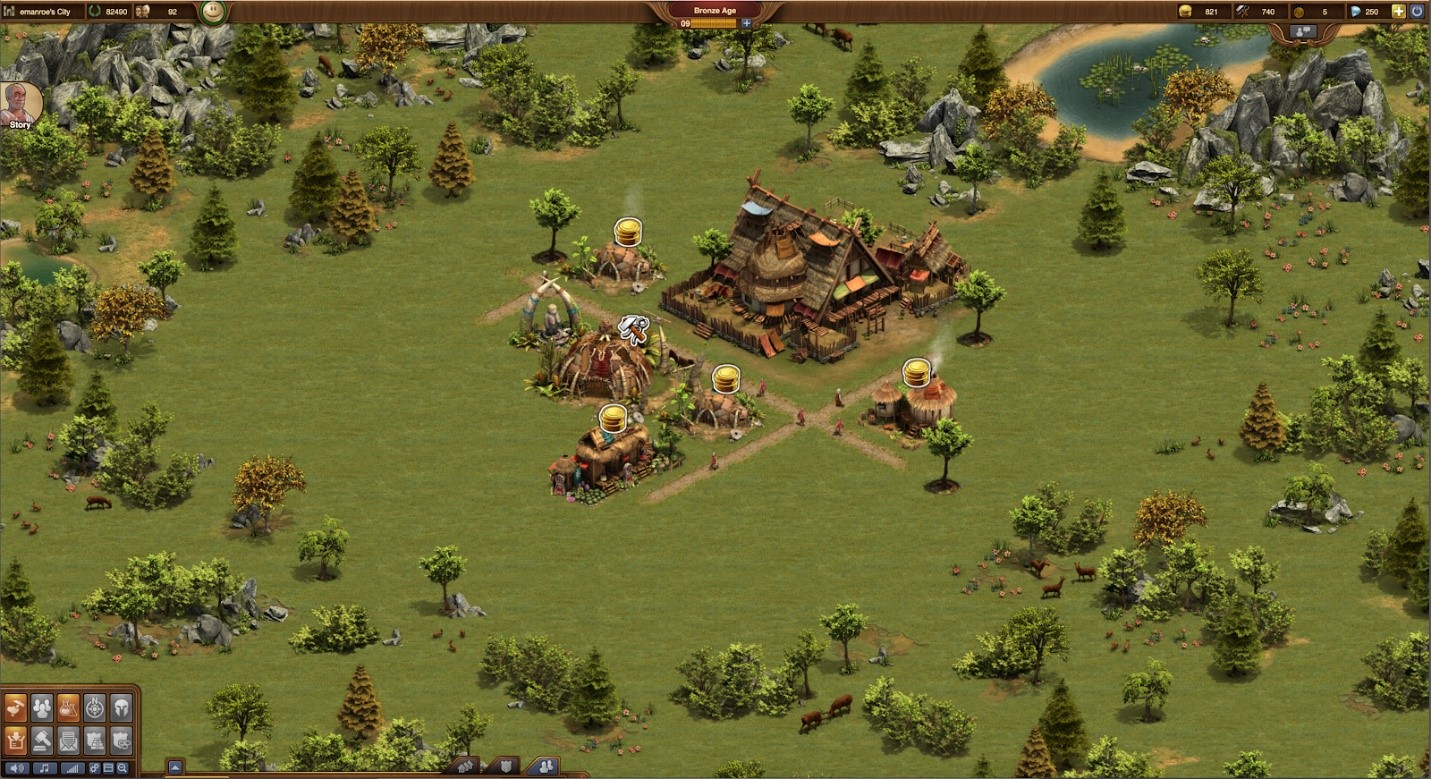Toggle the background music note button

click(x=44, y=769)
